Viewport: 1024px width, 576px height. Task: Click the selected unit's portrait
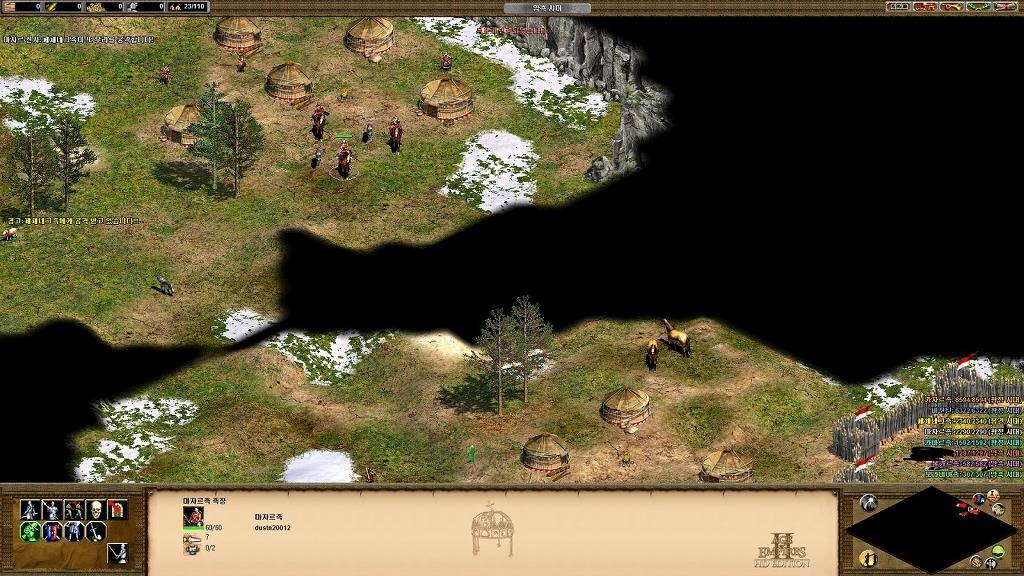pyautogui.click(x=193, y=516)
